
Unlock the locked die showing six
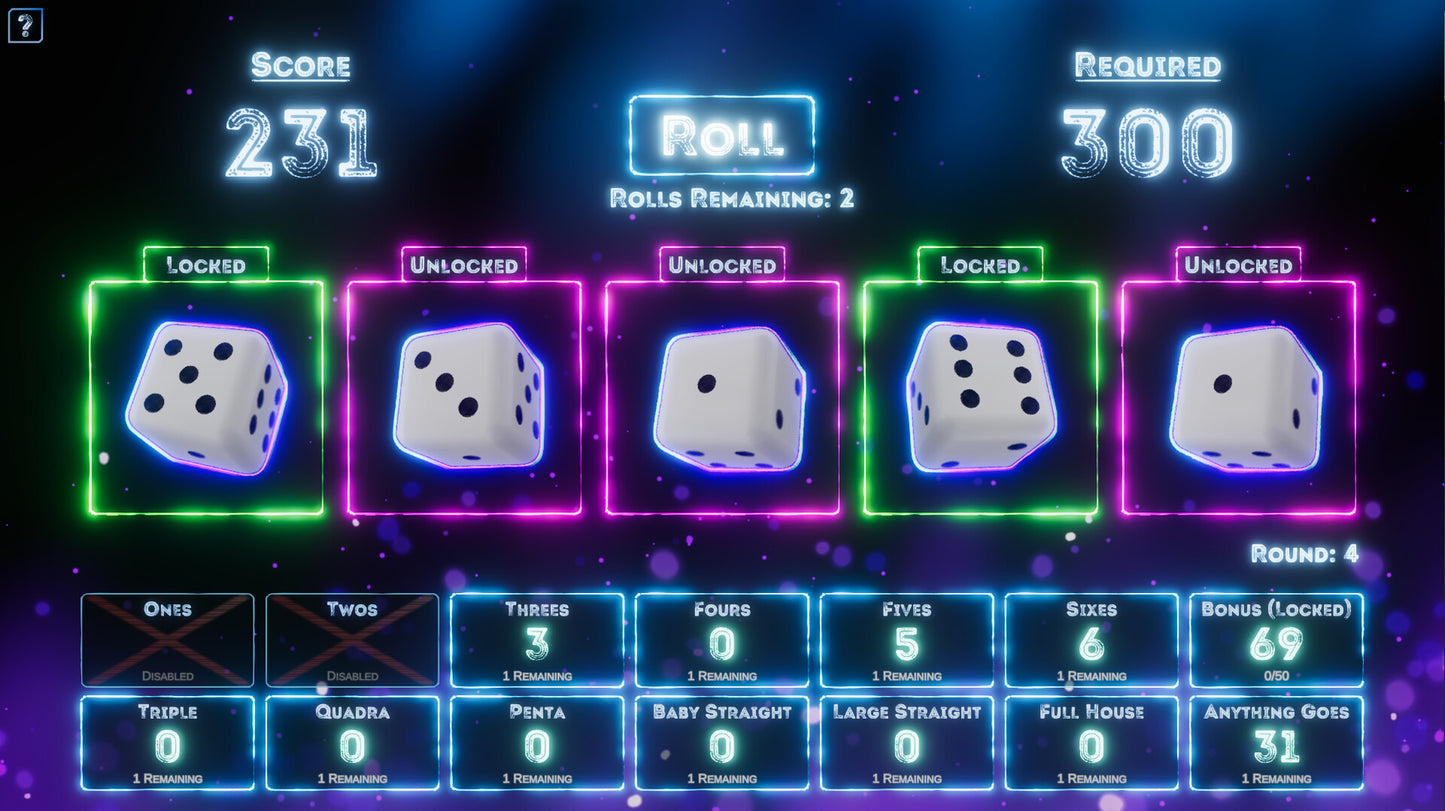point(980,397)
